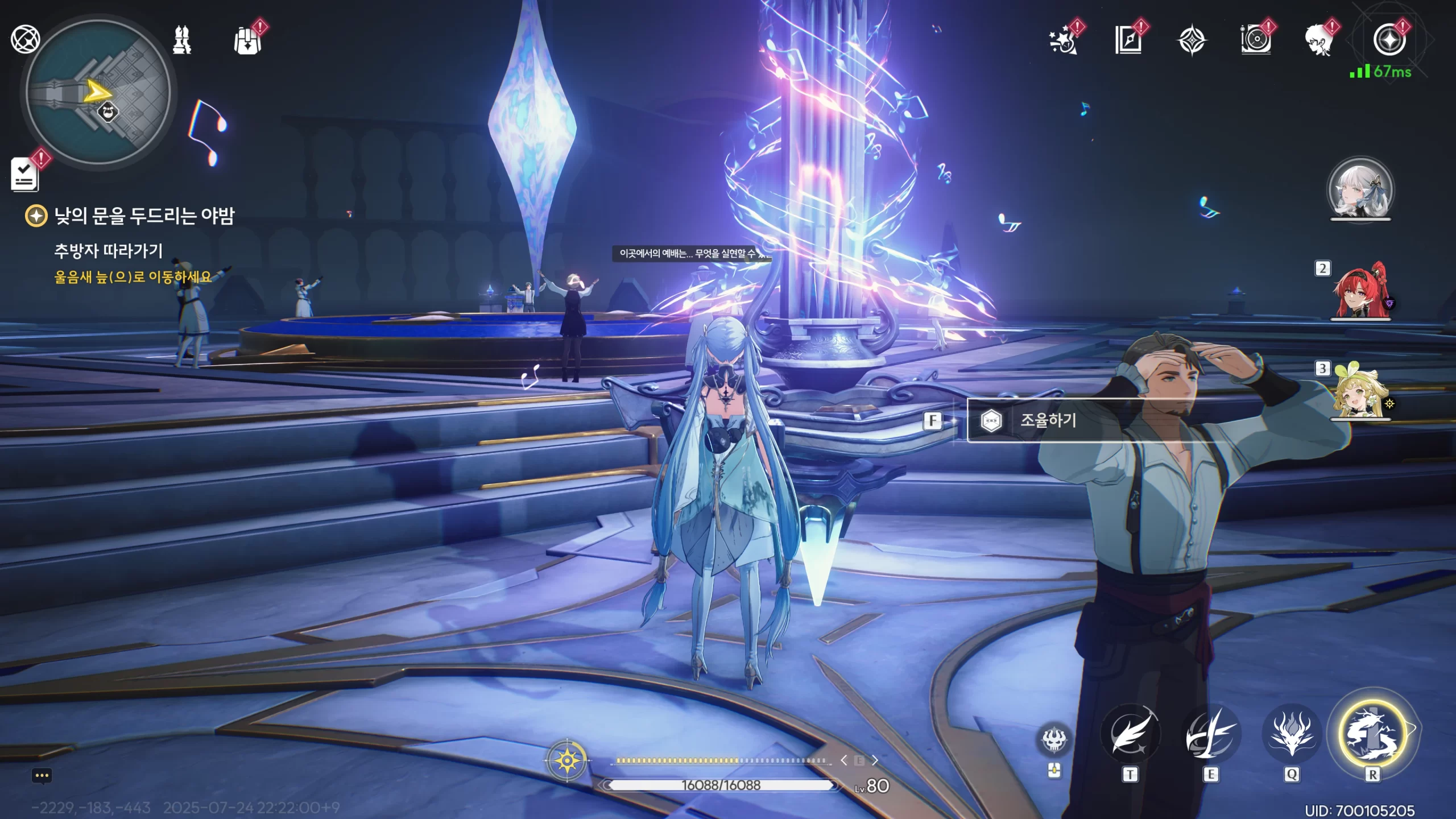Select the white-haired active character portrait
Image resolution: width=1456 pixels, height=819 pixels.
tap(1360, 191)
